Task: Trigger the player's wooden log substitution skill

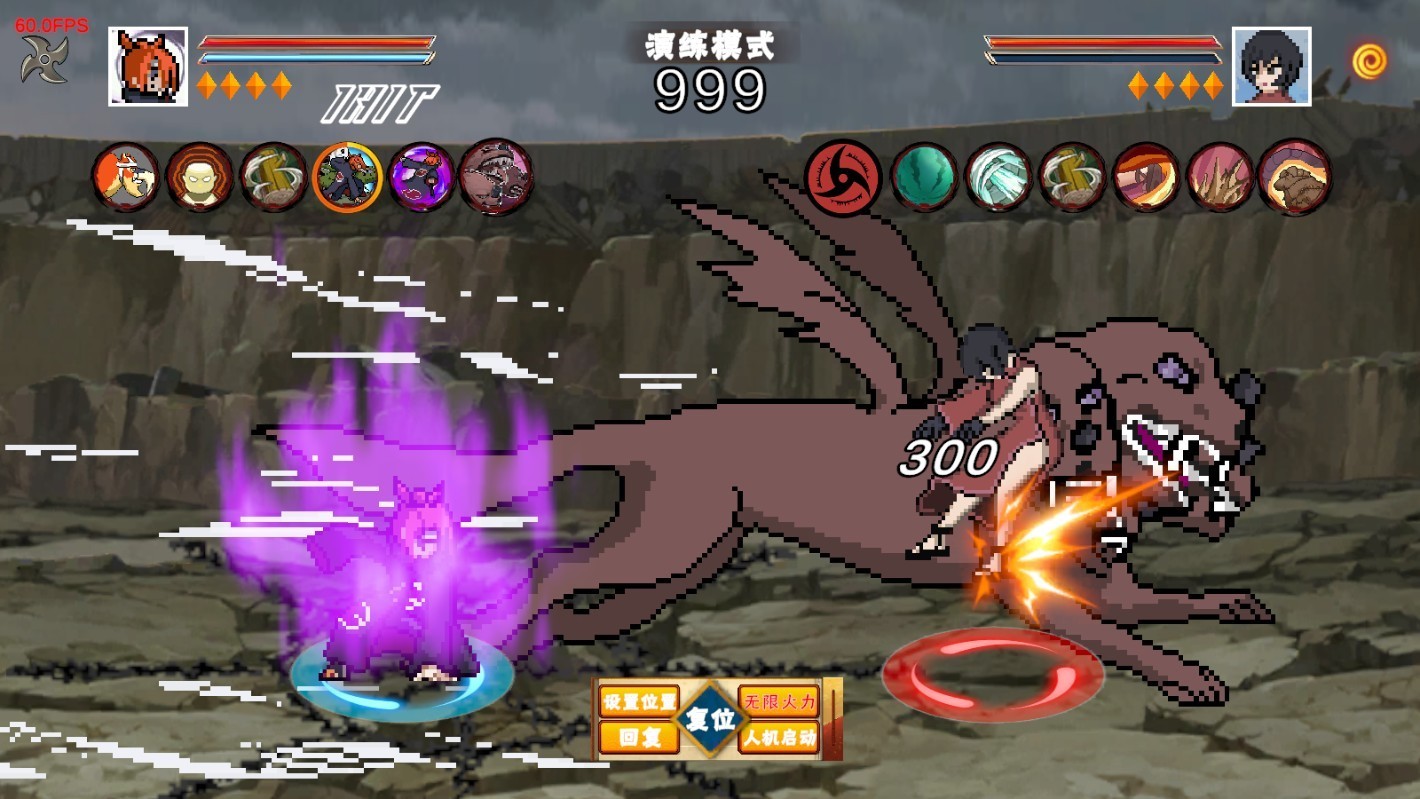Action: (x=273, y=177)
